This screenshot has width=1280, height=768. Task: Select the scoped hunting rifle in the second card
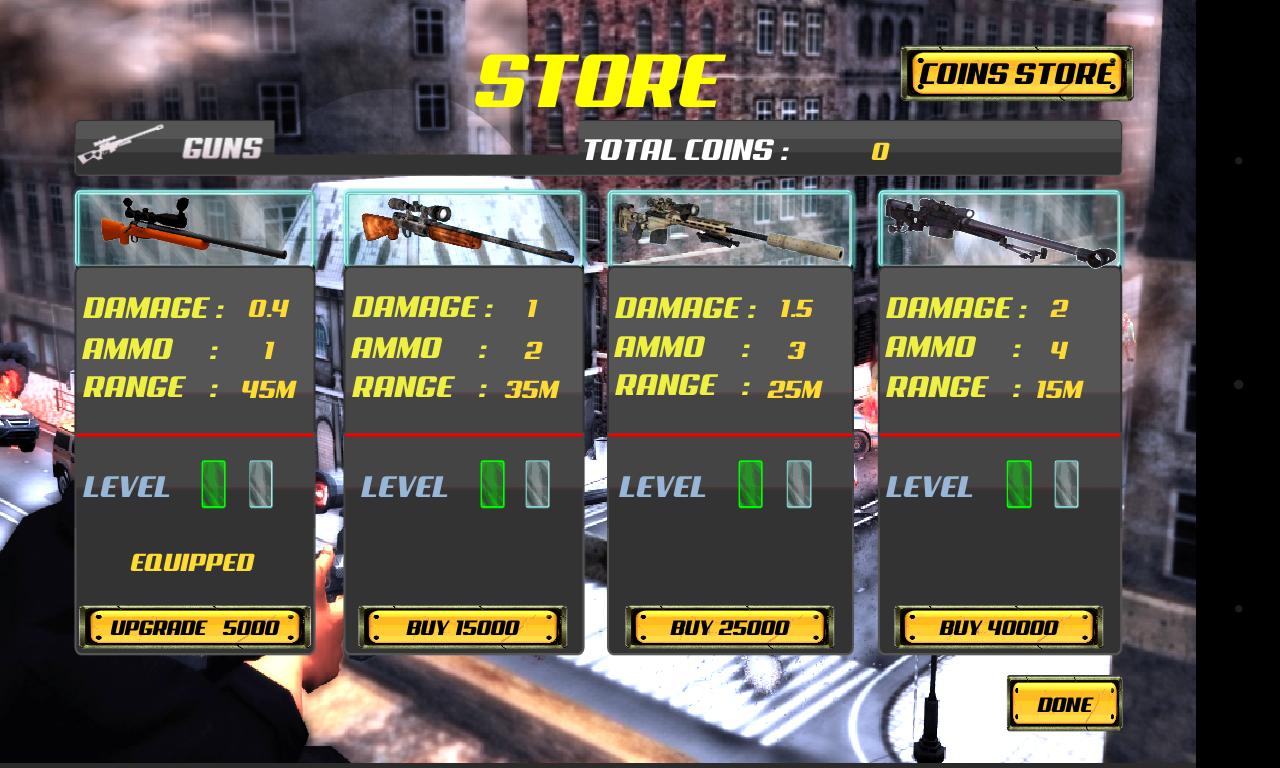pos(463,228)
